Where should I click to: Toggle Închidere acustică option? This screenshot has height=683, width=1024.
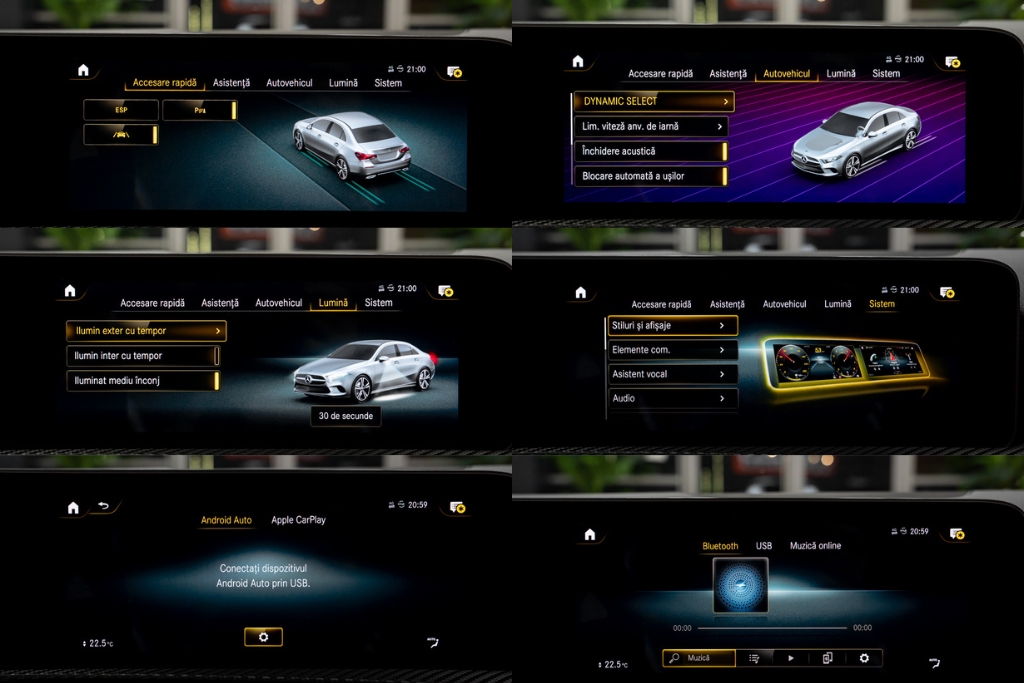click(650, 152)
